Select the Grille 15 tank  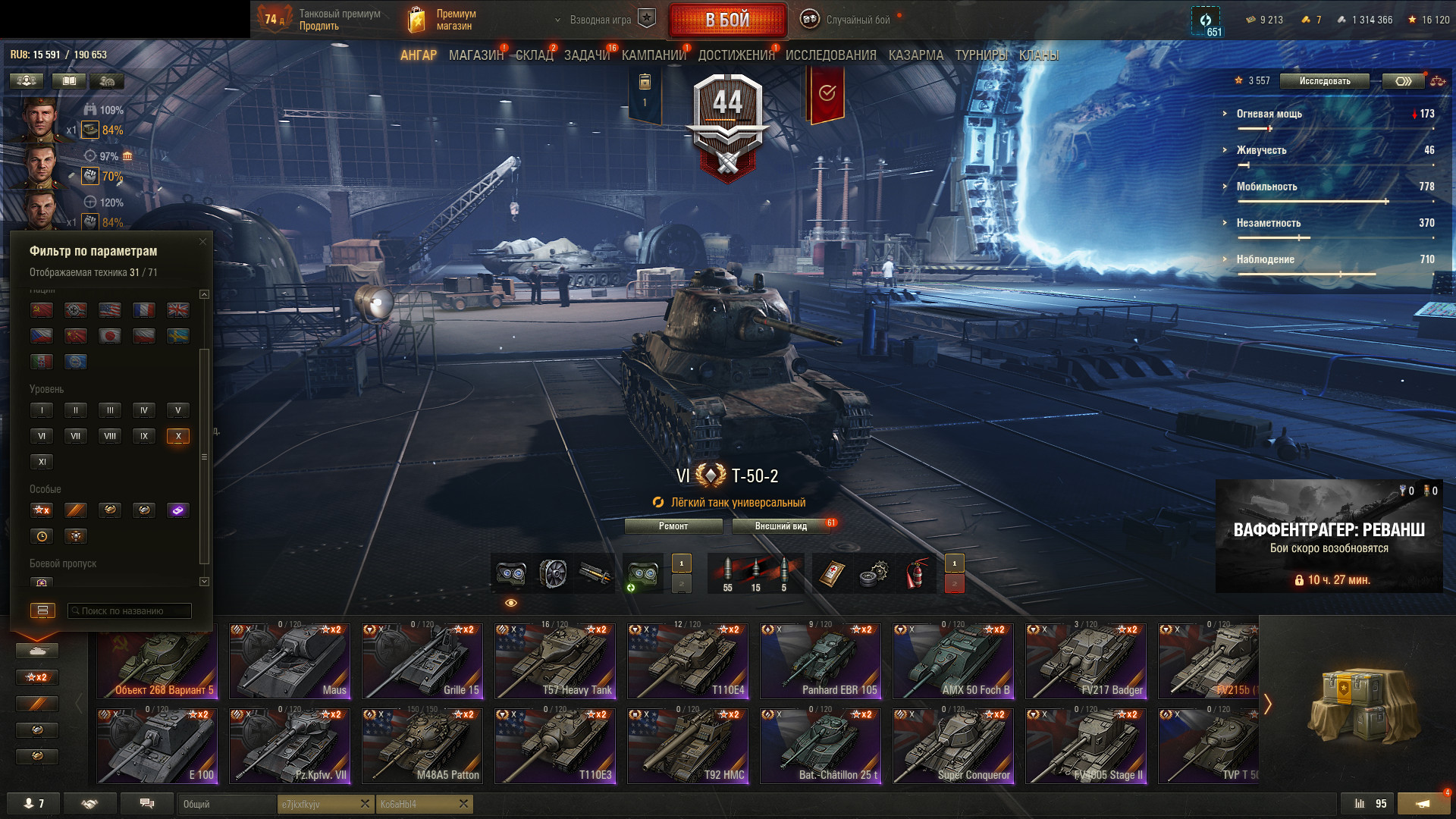coord(422,661)
